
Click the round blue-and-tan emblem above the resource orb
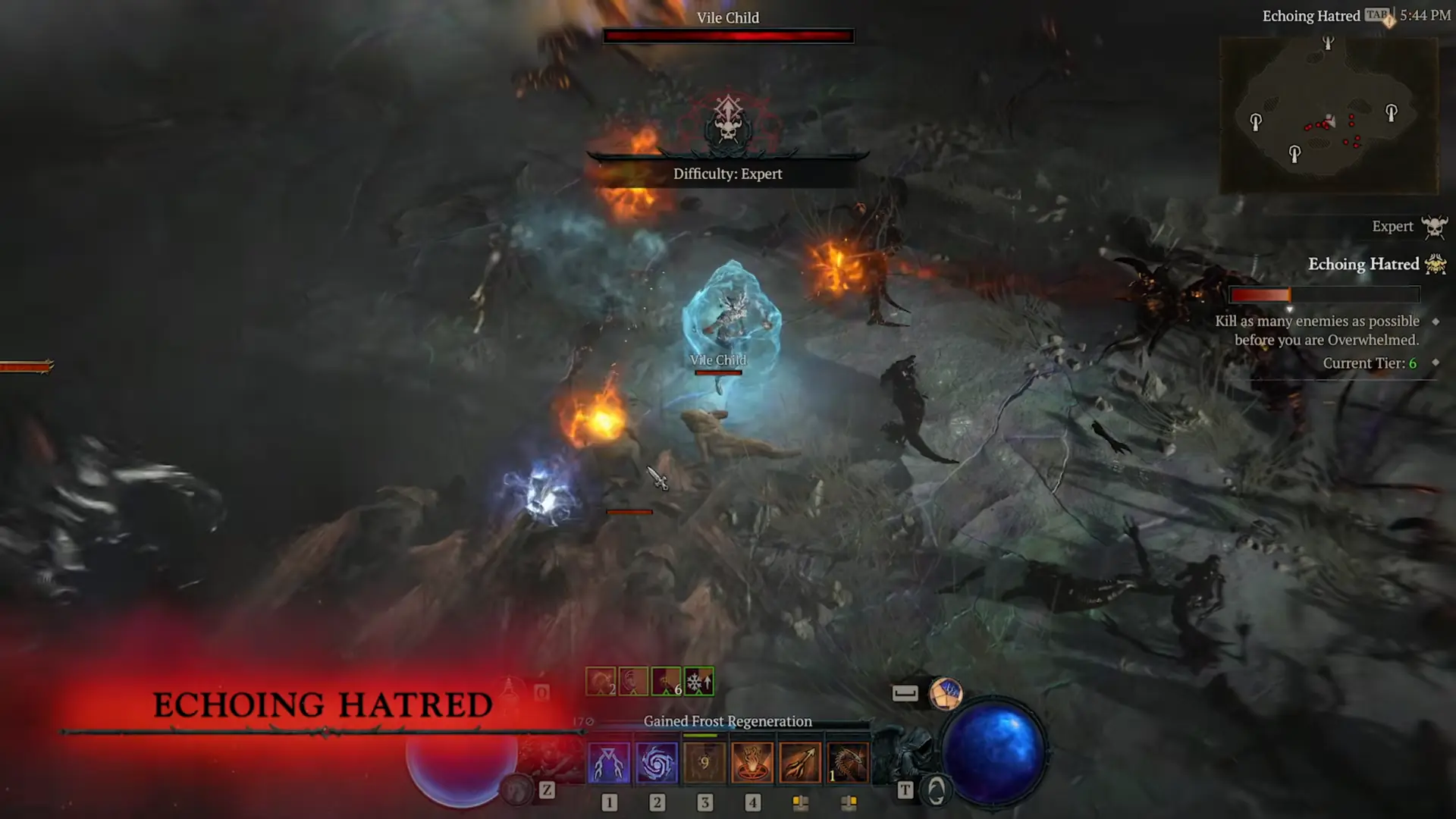click(945, 693)
